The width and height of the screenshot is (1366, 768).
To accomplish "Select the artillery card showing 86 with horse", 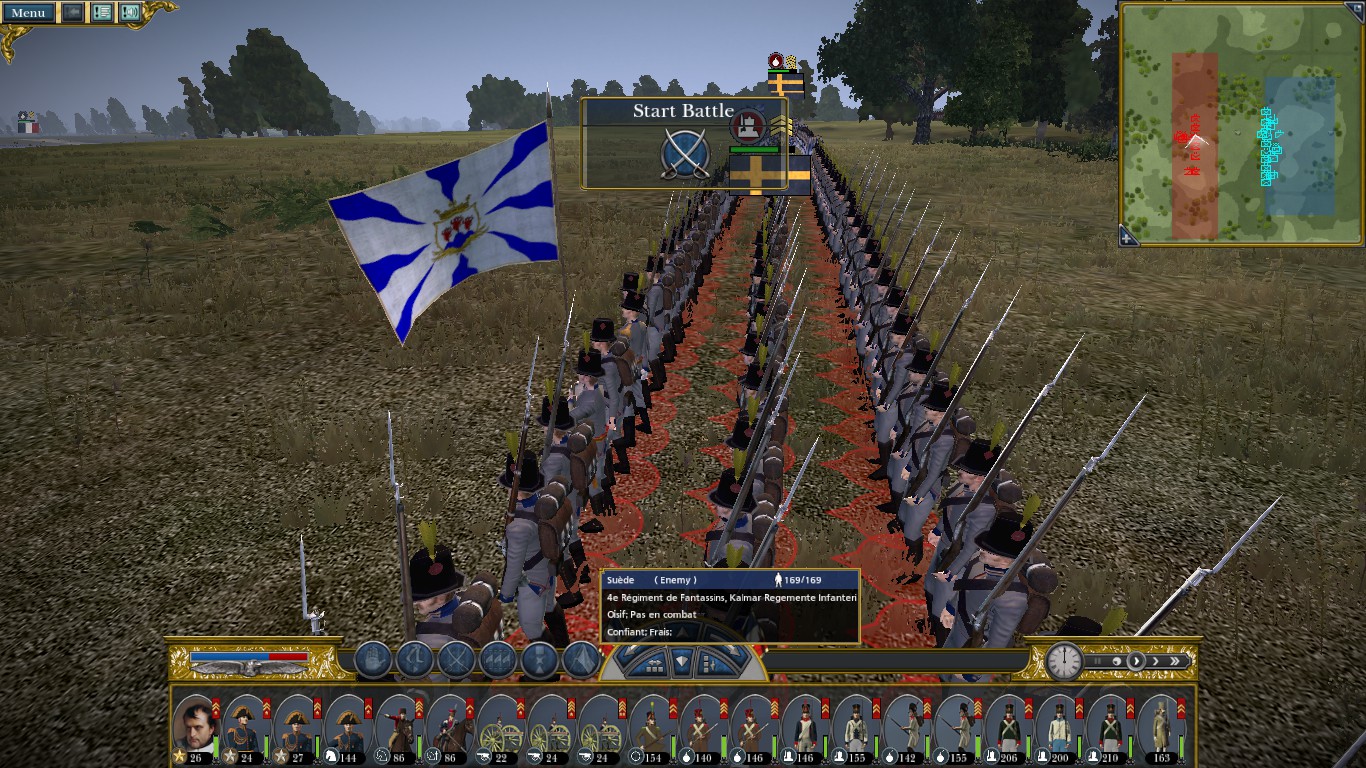I will [x=398, y=724].
